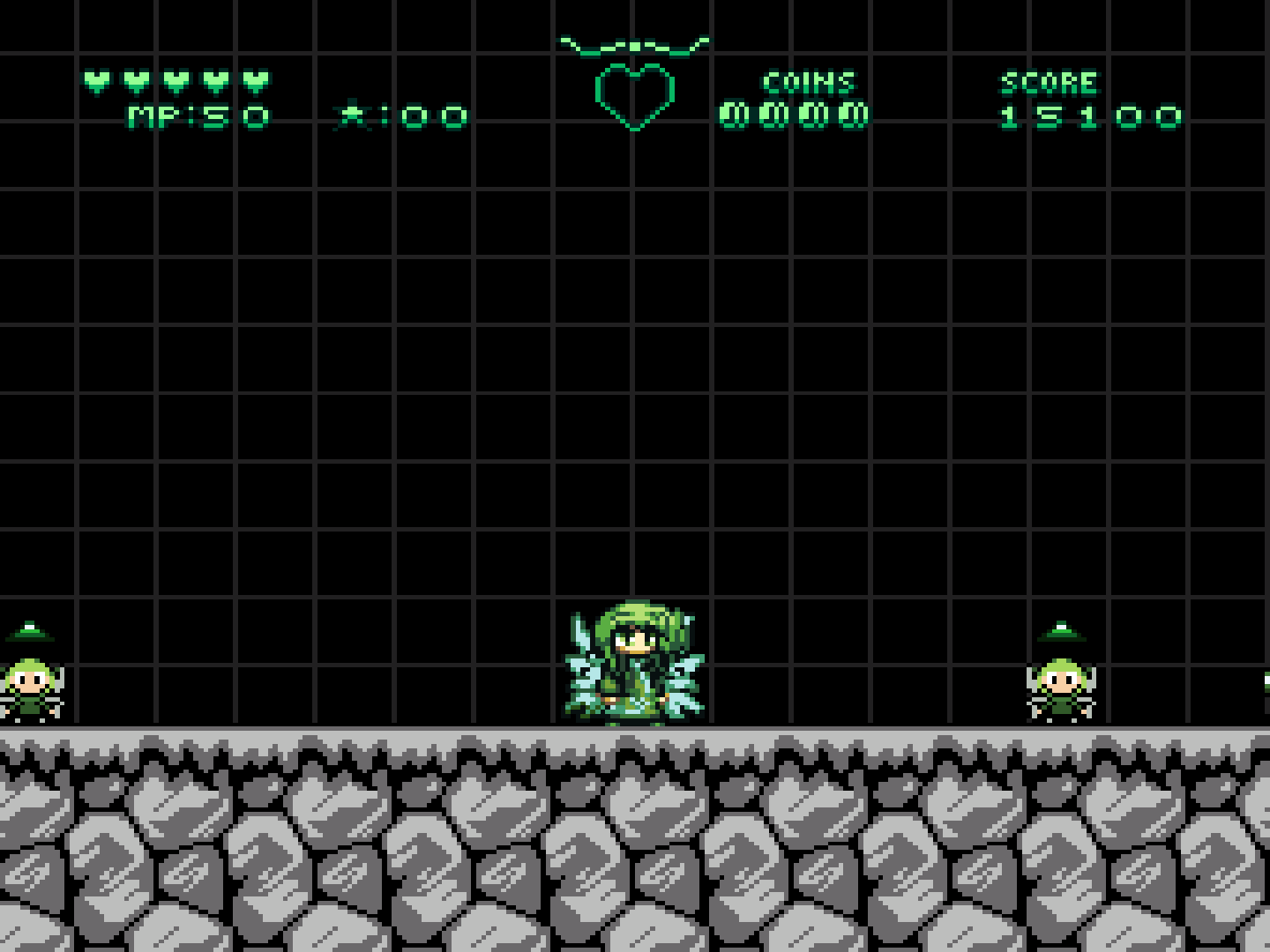Click the MP:50 mana readout

196,115
